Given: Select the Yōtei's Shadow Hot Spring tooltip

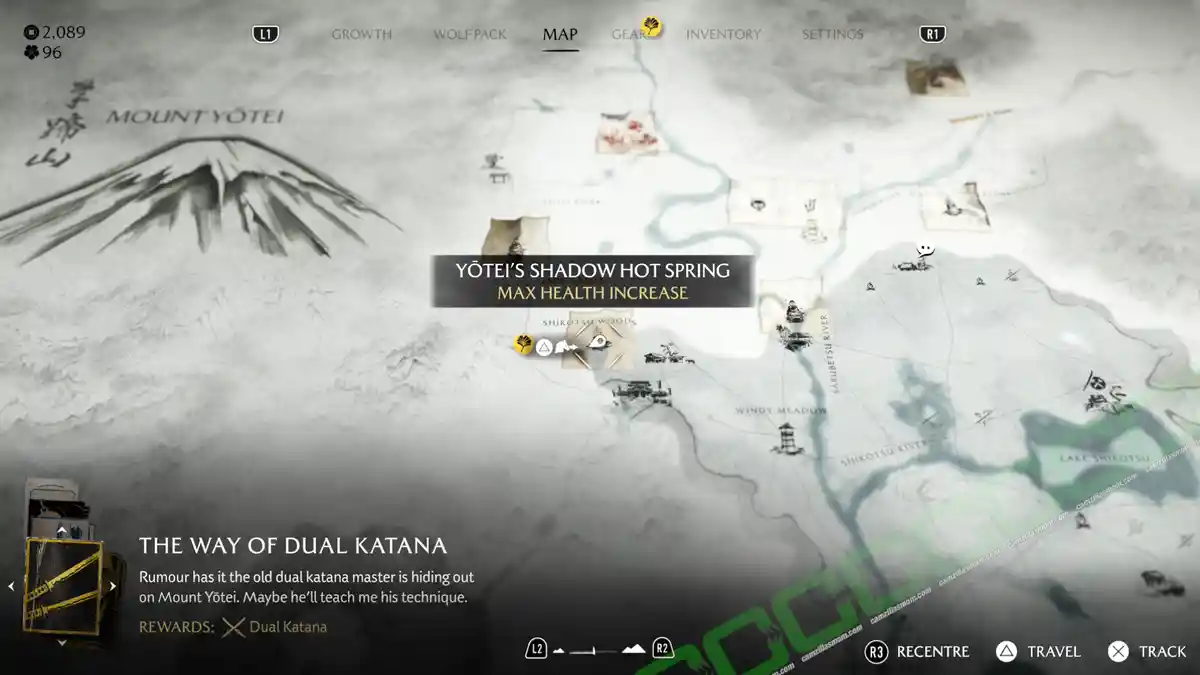Looking at the screenshot, I should (x=592, y=281).
